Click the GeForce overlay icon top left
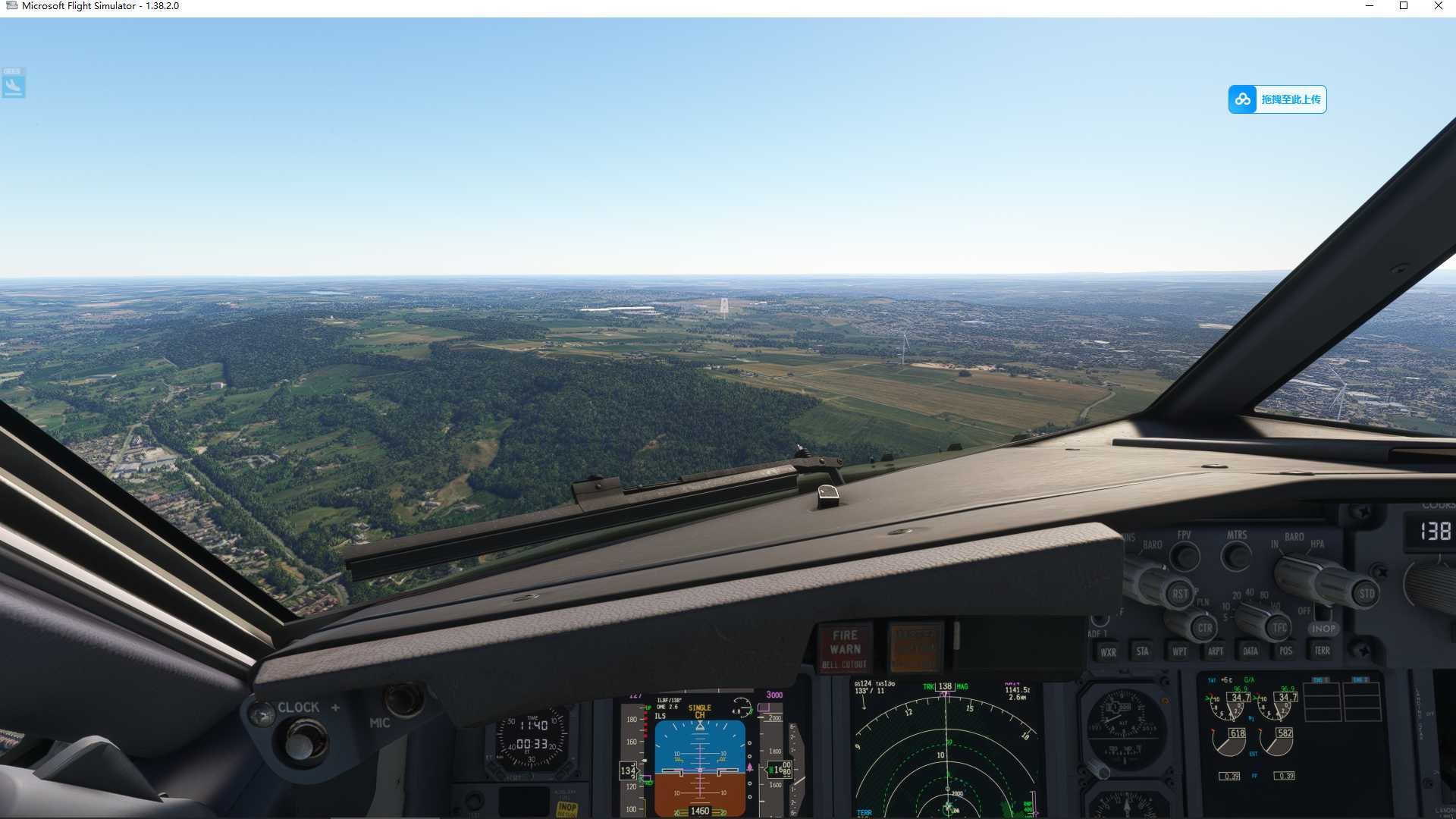Screen dimensions: 1456x819 point(13,83)
